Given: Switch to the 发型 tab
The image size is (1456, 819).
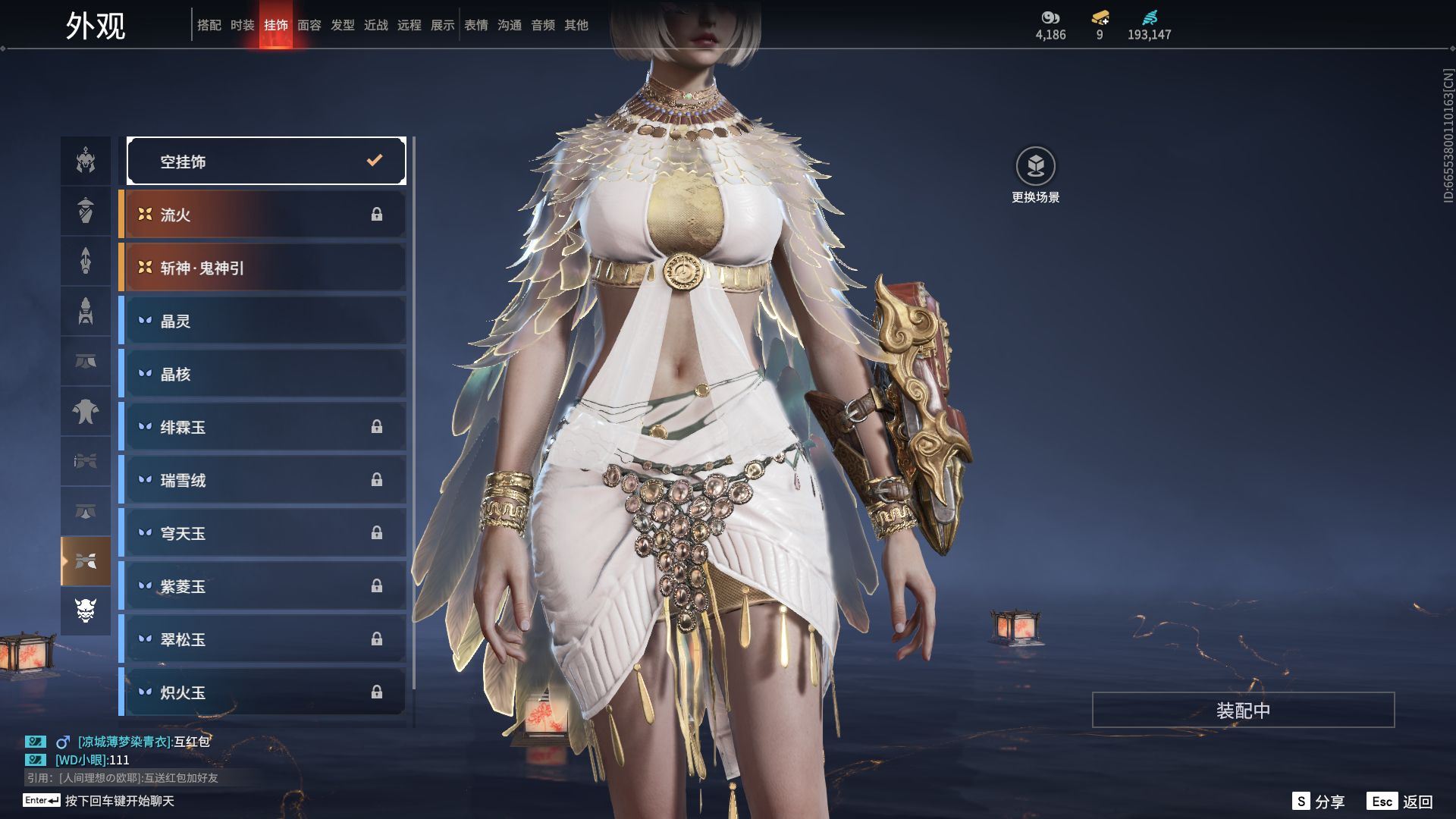Looking at the screenshot, I should click(x=343, y=25).
